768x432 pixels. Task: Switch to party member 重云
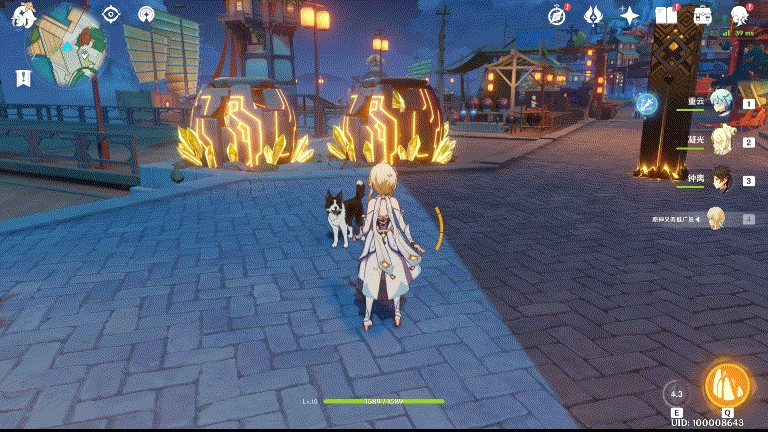tap(720, 102)
